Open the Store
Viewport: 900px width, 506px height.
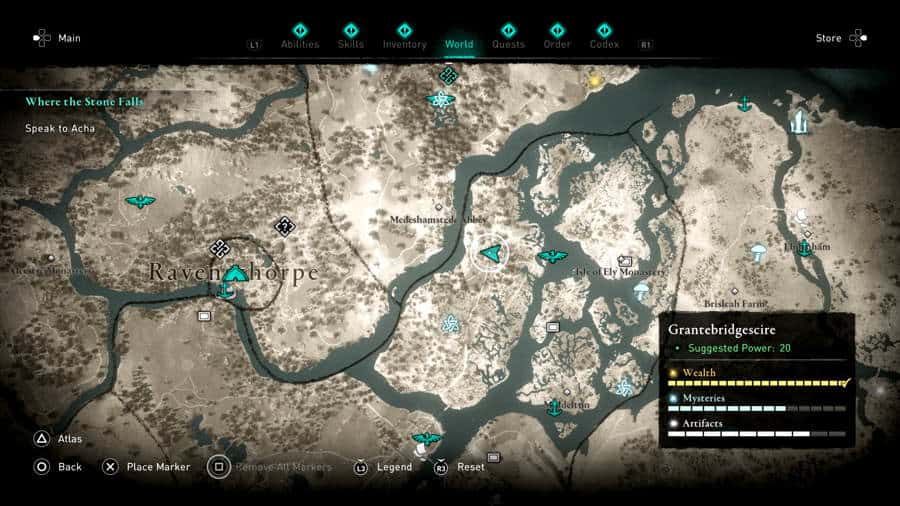click(840, 38)
